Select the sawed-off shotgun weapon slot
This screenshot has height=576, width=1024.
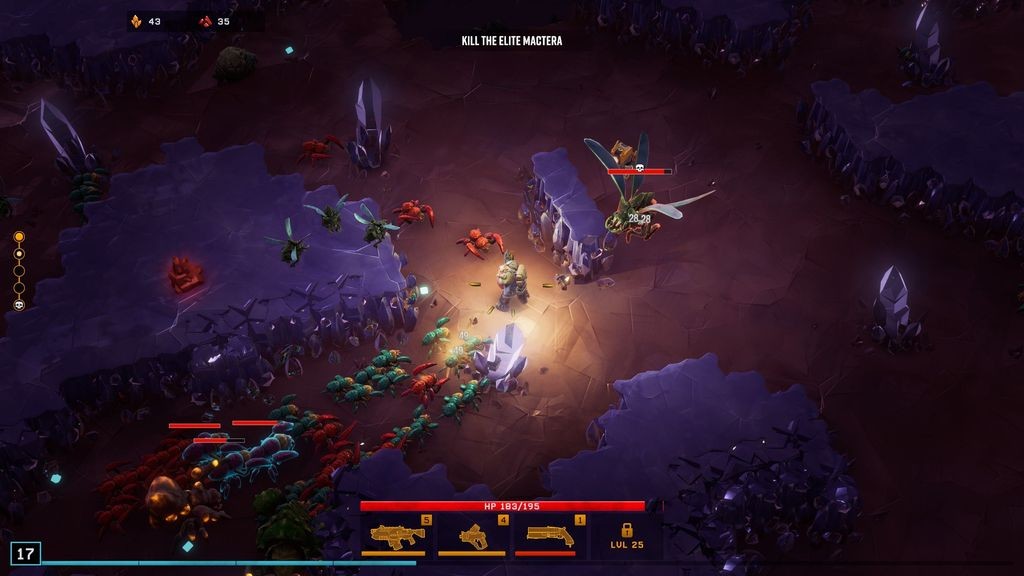point(550,536)
